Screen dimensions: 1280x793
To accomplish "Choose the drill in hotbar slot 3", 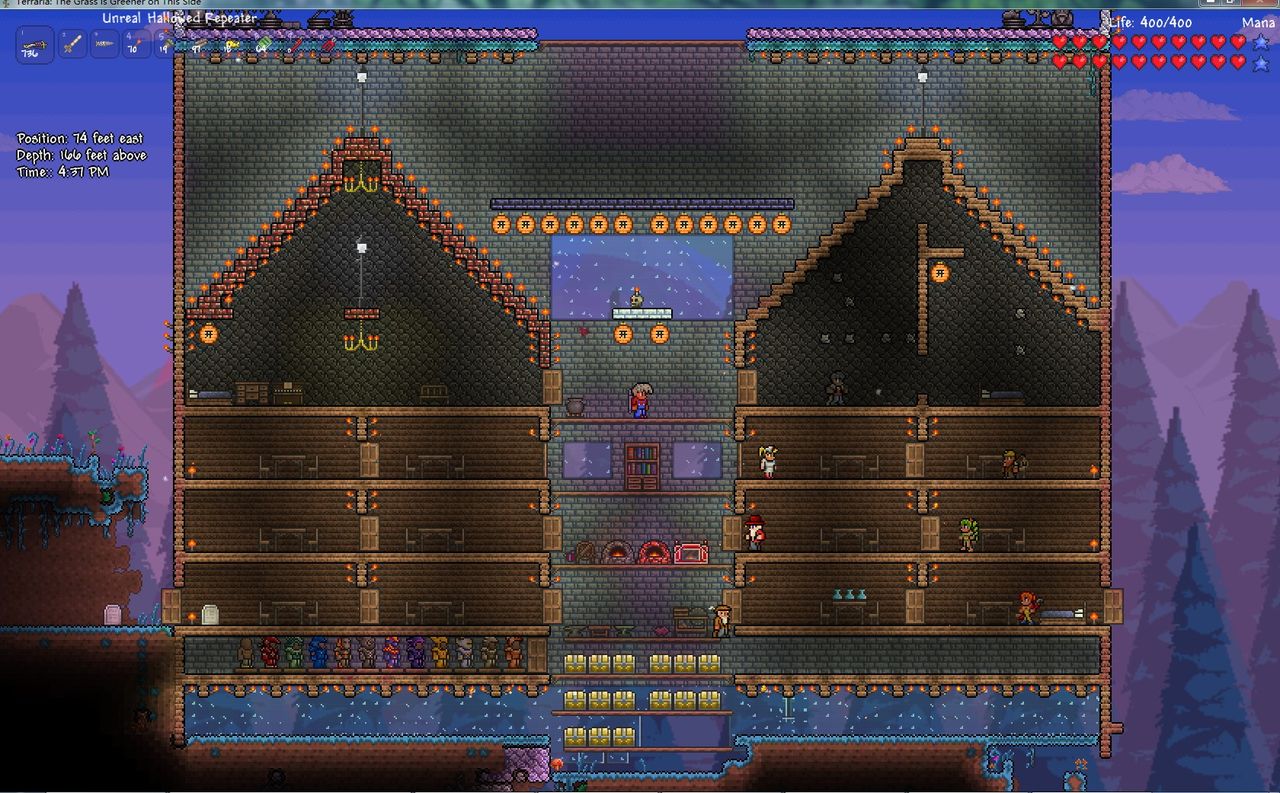I will [x=105, y=44].
